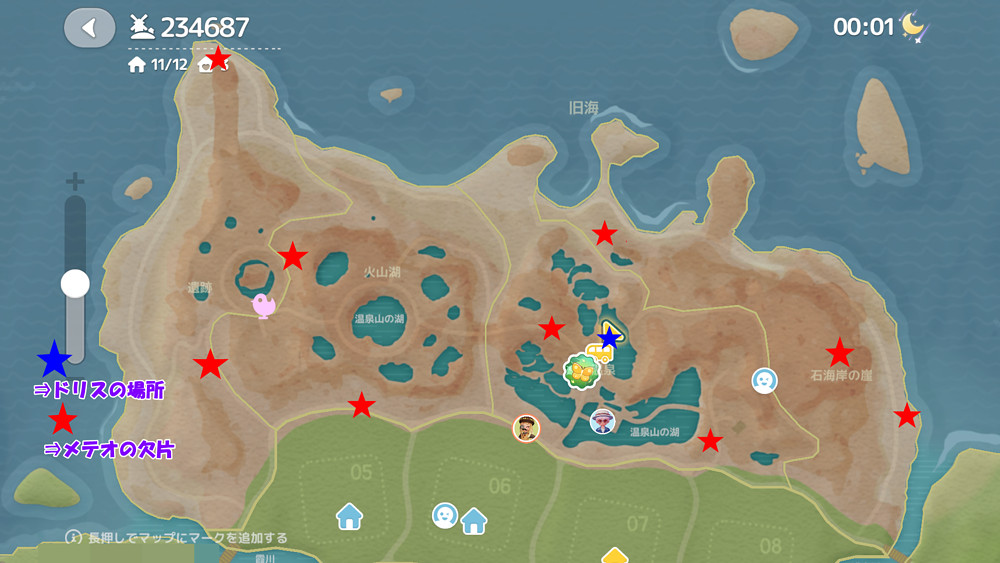Viewport: 1000px width, 563px height.
Task: Go back using the arrow button
Action: pyautogui.click(x=89, y=28)
